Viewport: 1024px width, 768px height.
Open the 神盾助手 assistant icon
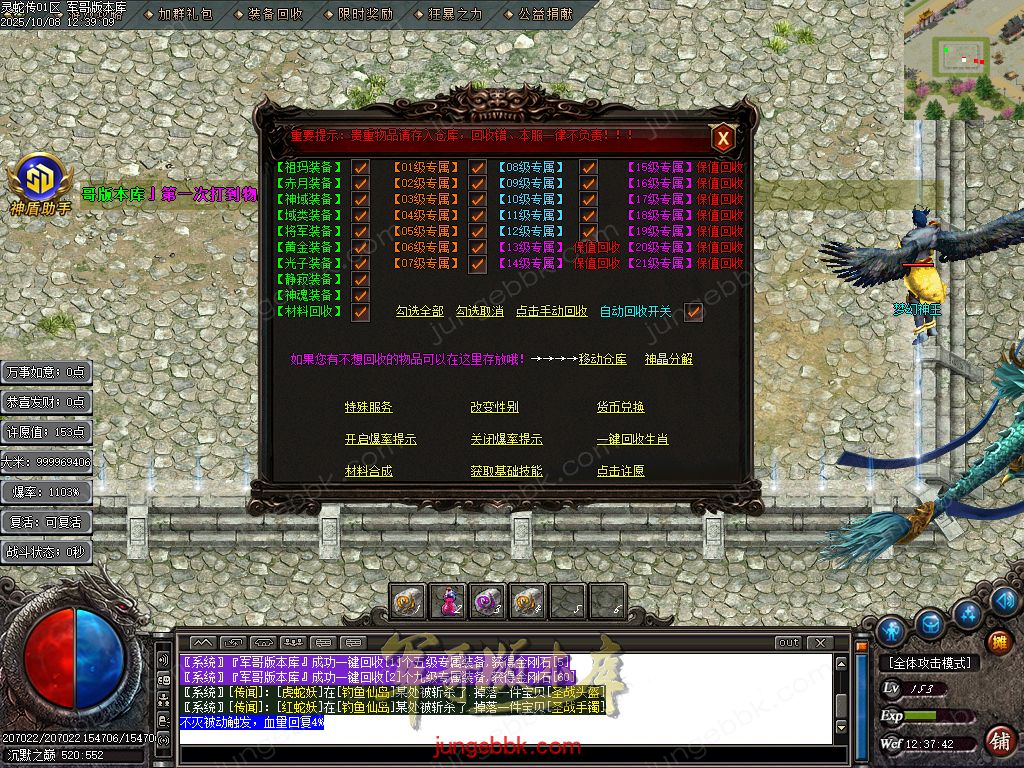[x=40, y=183]
